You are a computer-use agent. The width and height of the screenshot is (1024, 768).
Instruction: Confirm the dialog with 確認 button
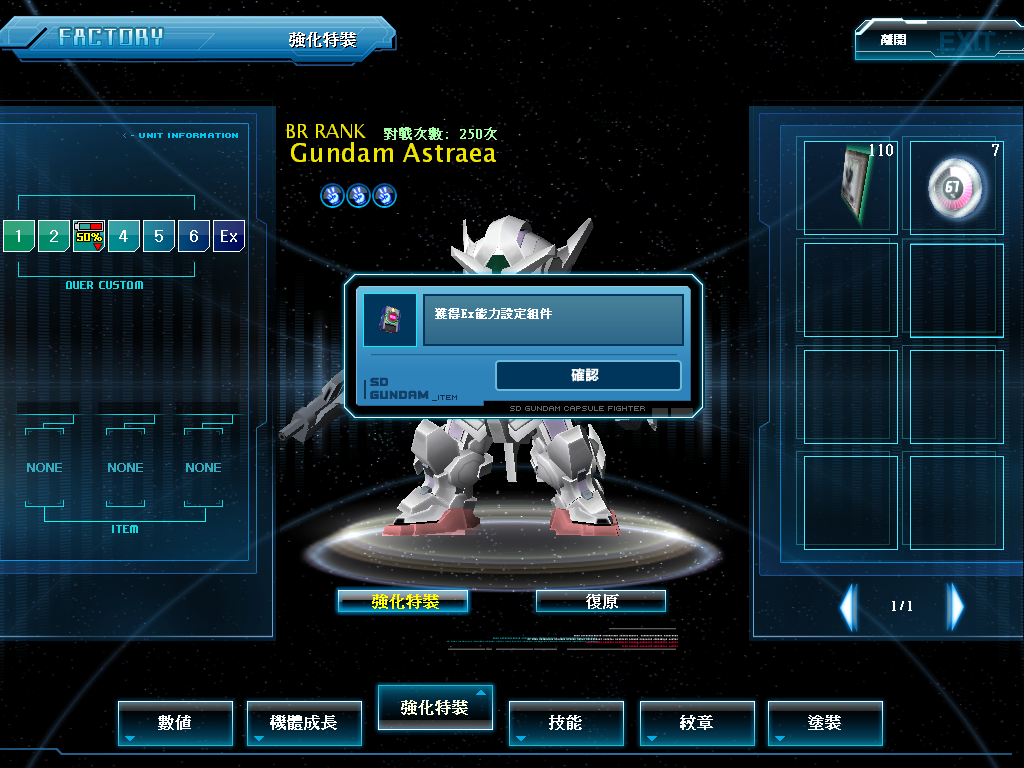pos(588,375)
